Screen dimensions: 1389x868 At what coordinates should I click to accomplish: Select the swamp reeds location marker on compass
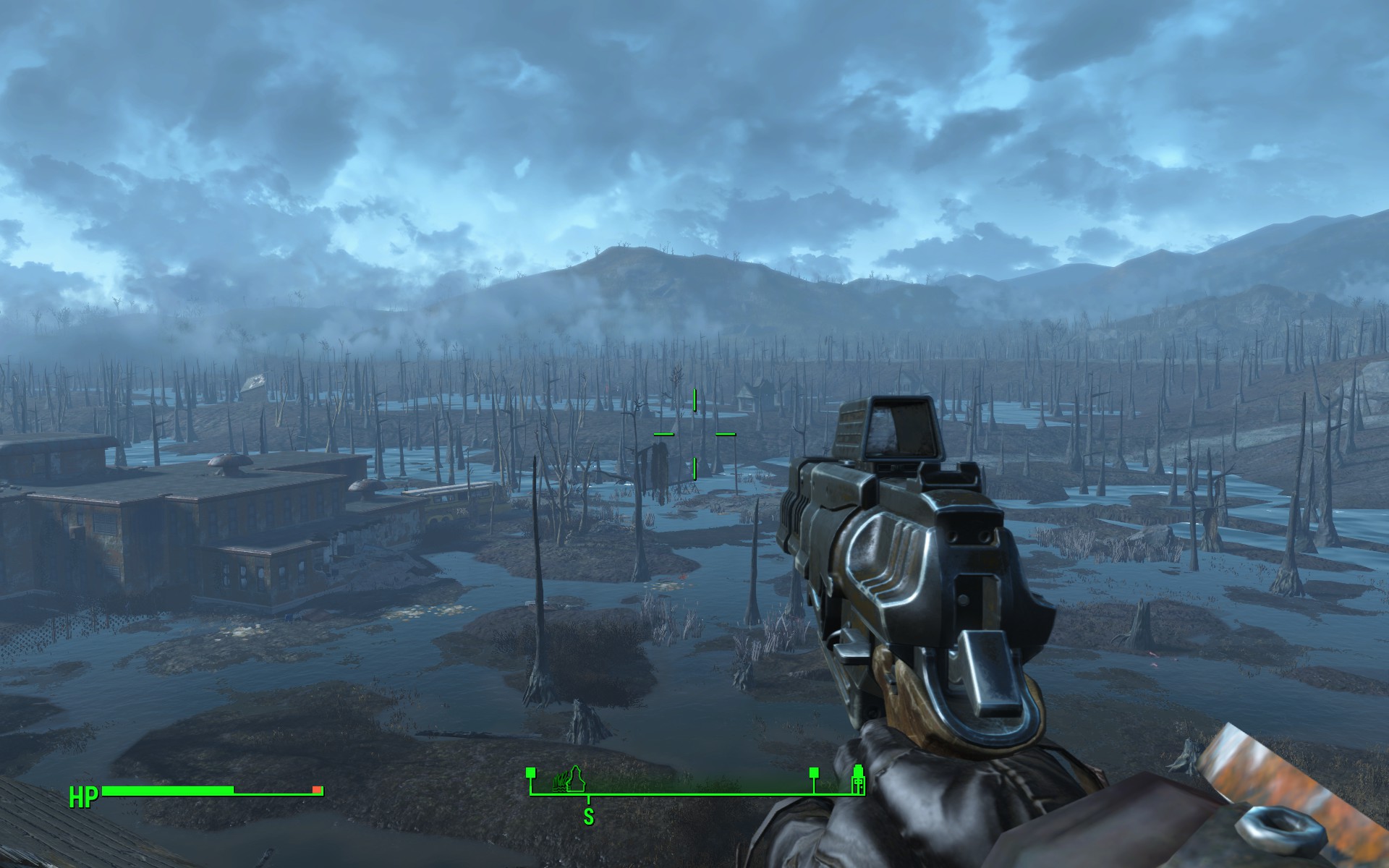561,780
